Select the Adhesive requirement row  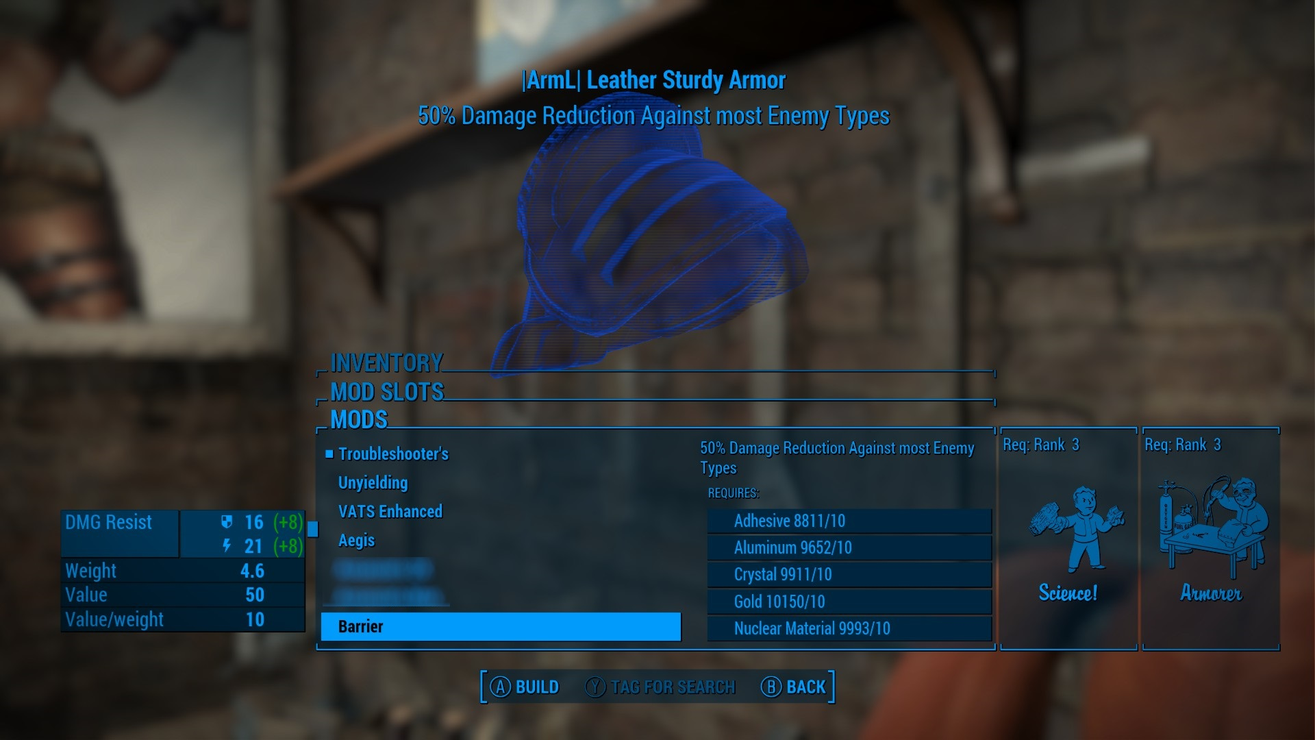coord(849,521)
